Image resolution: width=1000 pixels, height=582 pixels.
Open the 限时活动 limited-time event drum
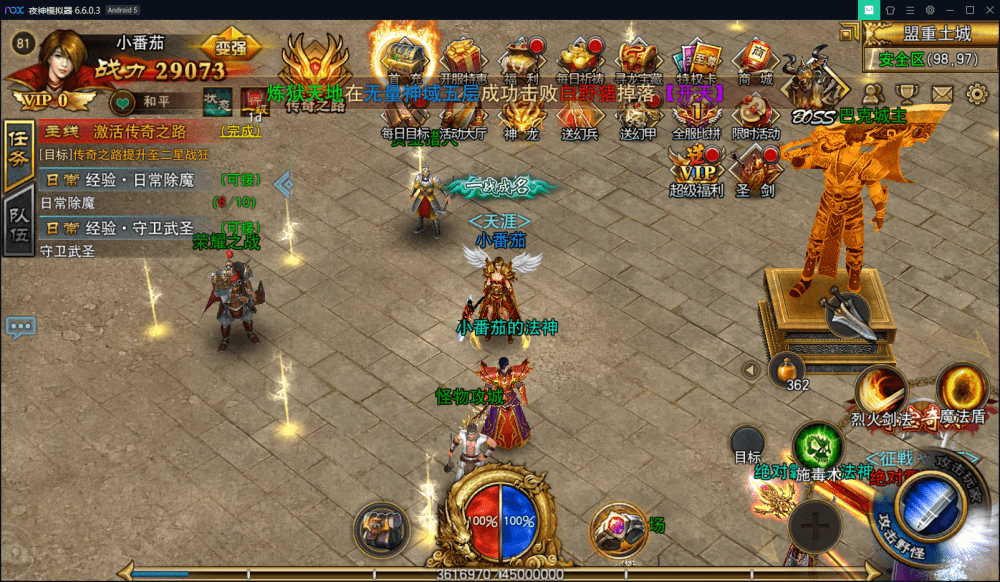755,113
